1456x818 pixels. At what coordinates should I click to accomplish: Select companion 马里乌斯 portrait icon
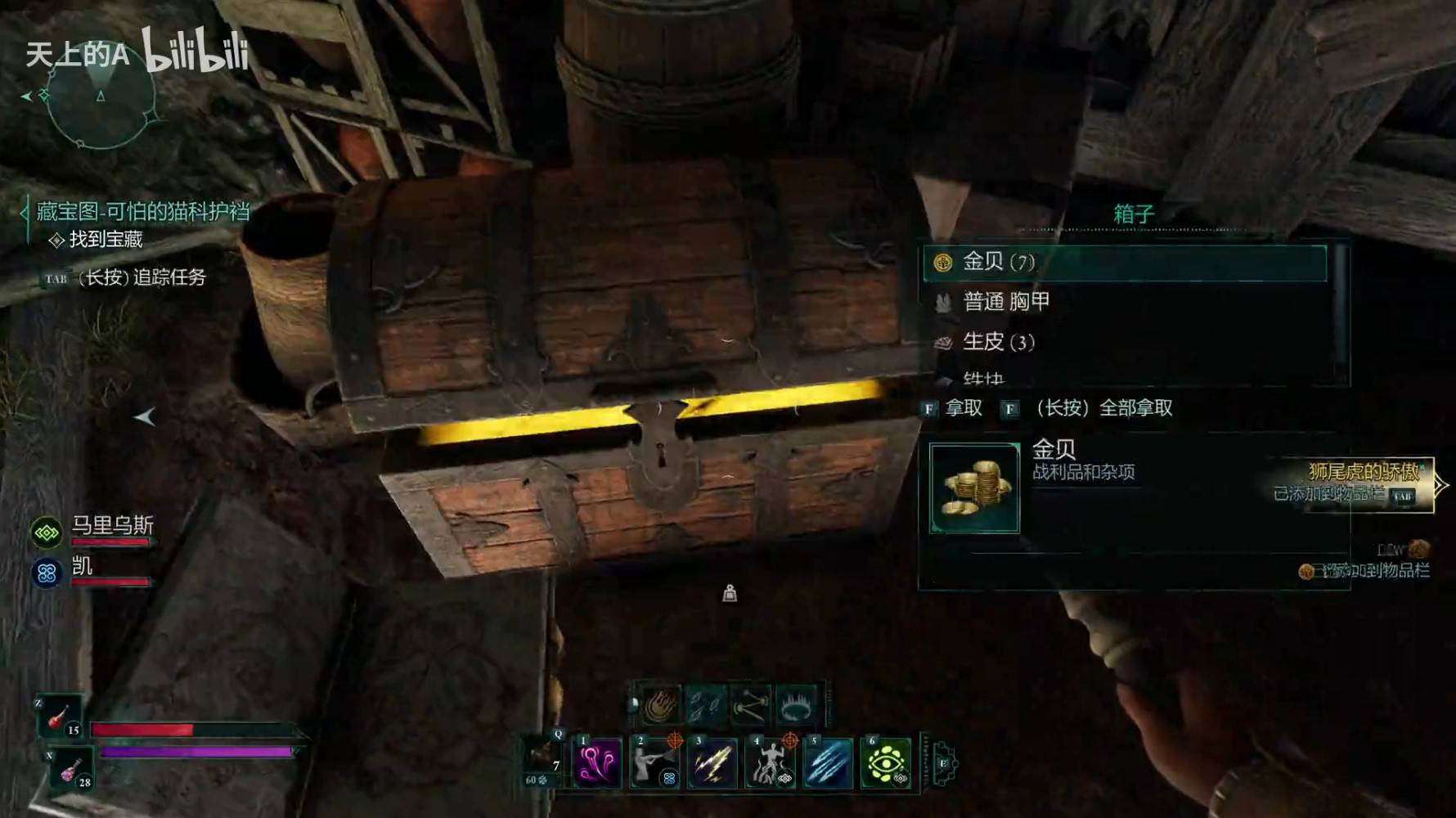[47, 533]
